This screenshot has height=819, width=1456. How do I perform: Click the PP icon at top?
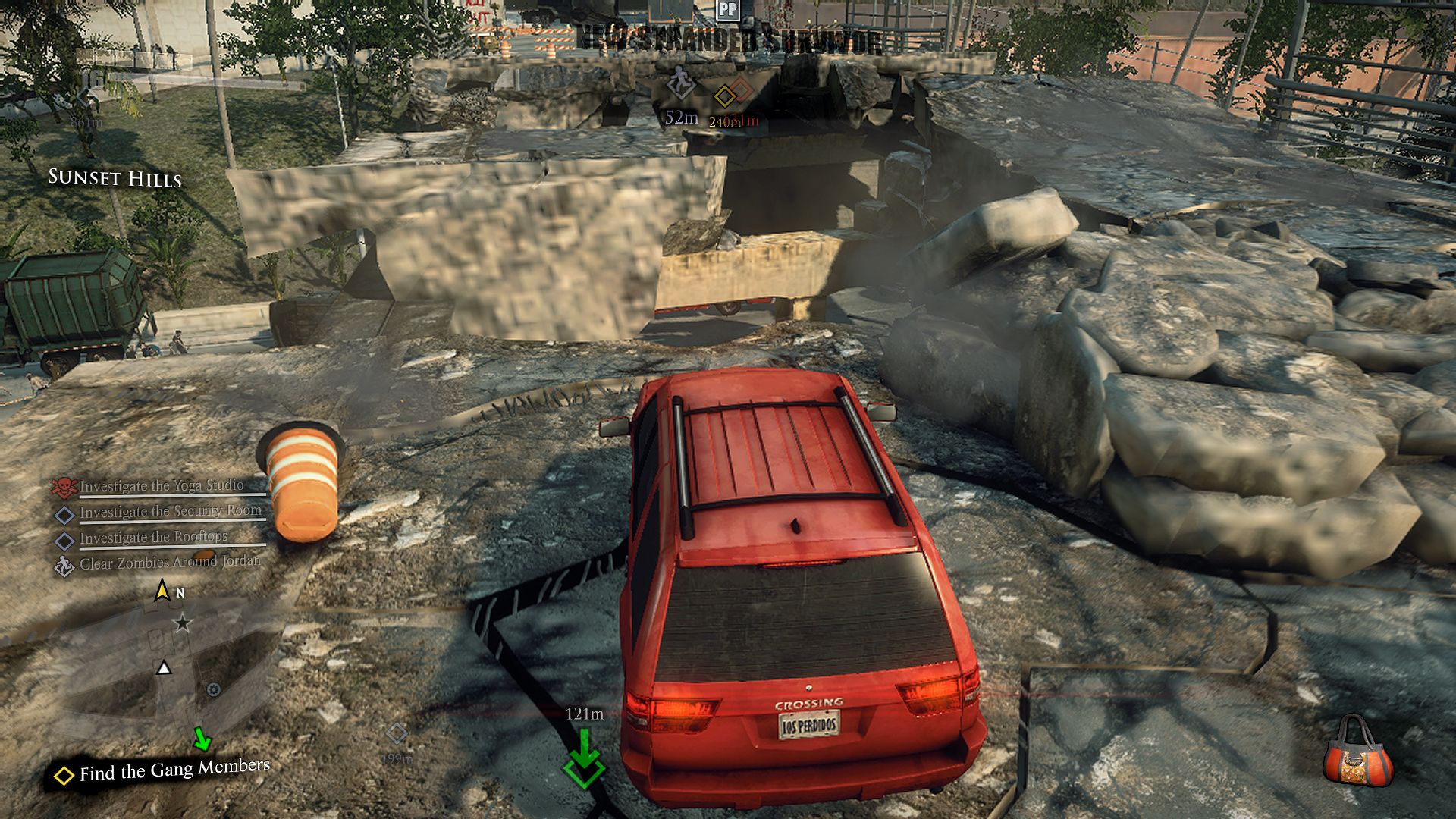coord(728,9)
